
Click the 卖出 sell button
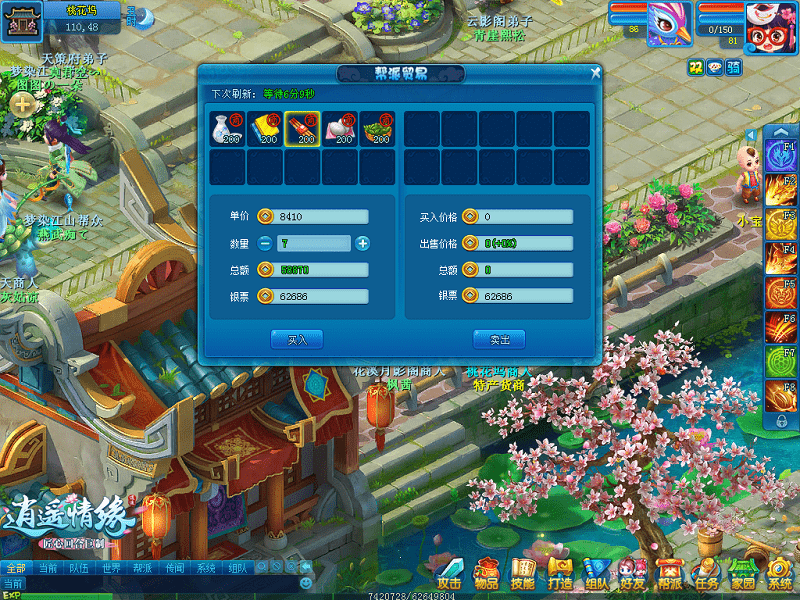499,340
